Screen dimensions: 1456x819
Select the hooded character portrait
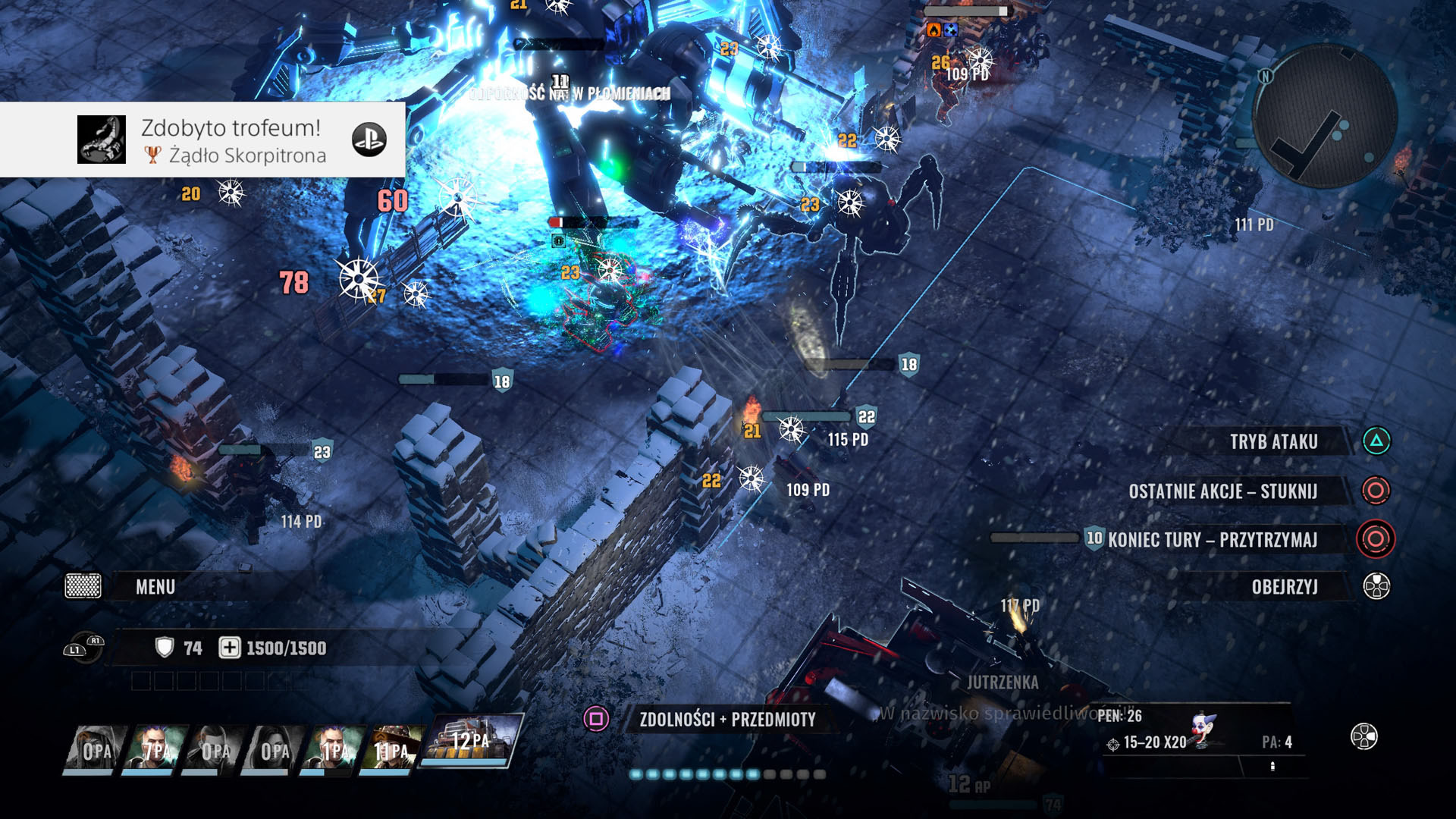coord(96,748)
